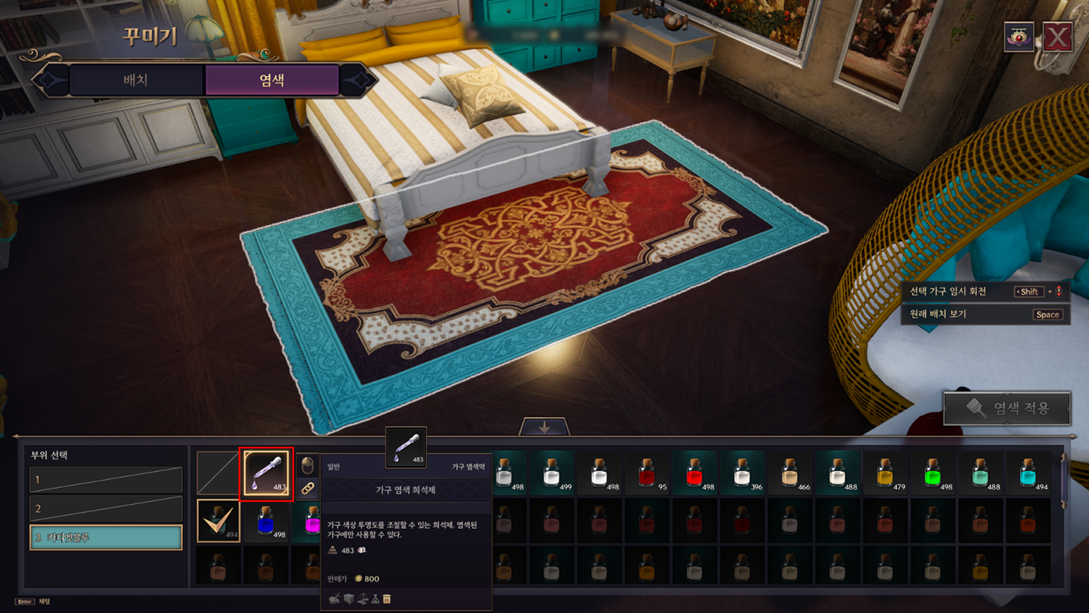The image size is (1089, 613).
Task: Pick the cyan dye bottle with 494
Action: point(1028,472)
